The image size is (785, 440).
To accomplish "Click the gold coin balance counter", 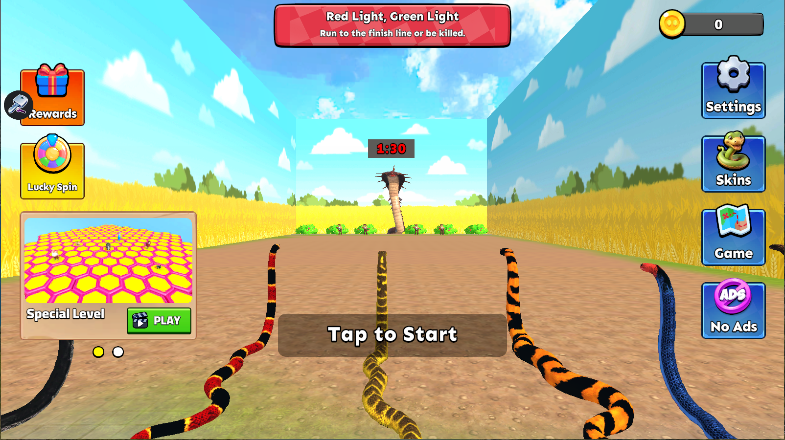I will [711, 25].
